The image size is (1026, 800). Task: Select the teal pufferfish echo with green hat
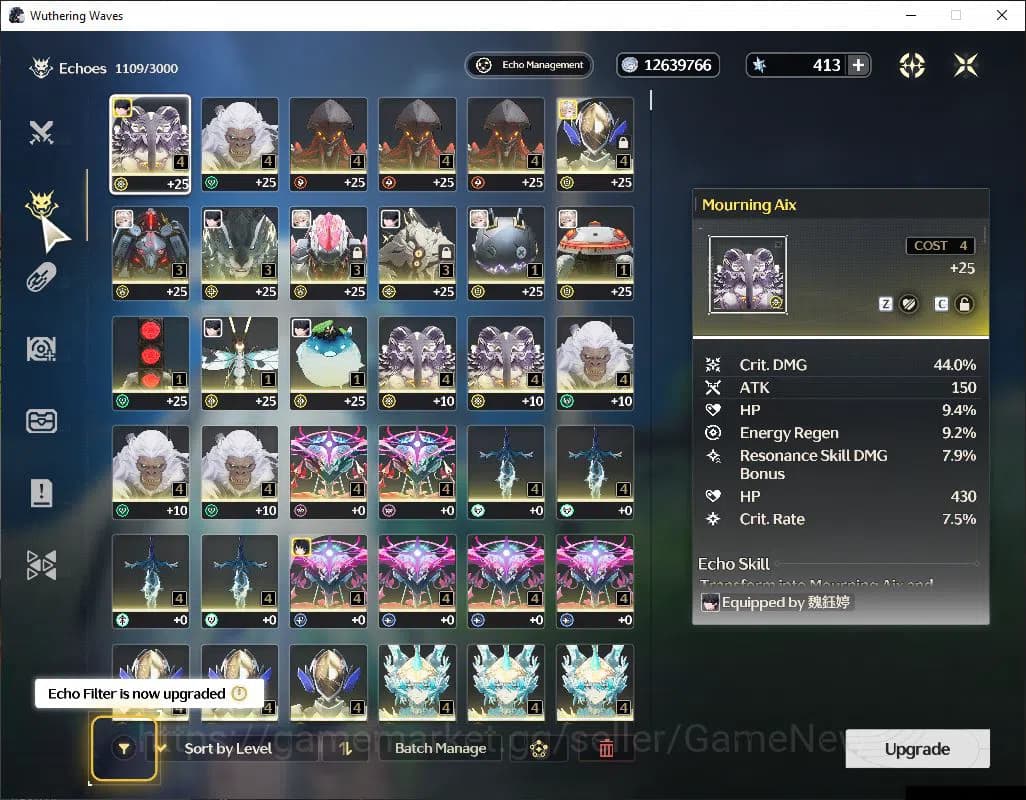(328, 363)
